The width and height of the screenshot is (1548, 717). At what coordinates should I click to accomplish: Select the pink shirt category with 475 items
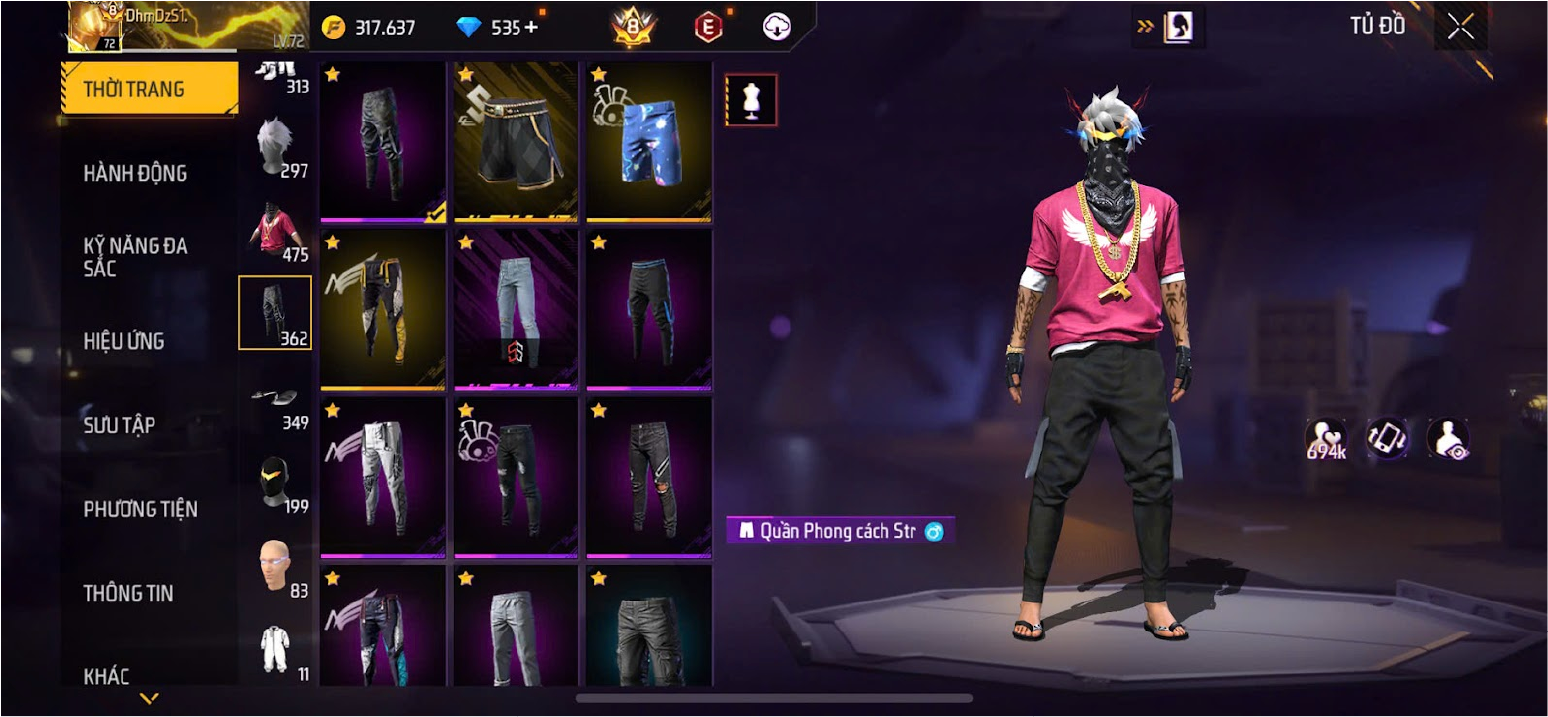275,230
